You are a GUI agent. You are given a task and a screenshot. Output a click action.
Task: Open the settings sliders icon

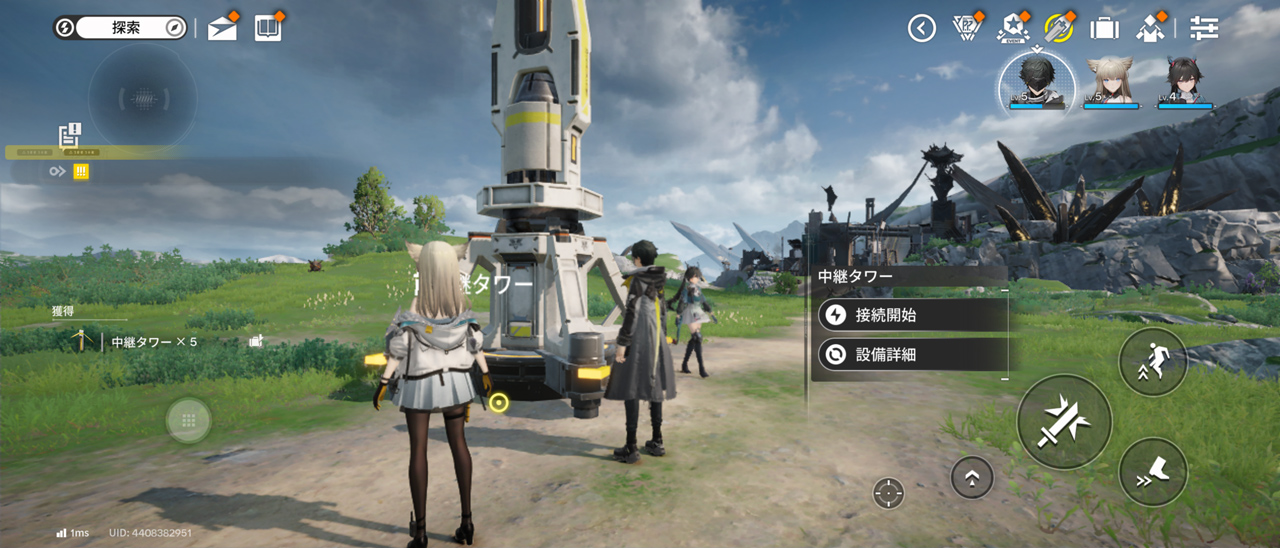point(1205,28)
